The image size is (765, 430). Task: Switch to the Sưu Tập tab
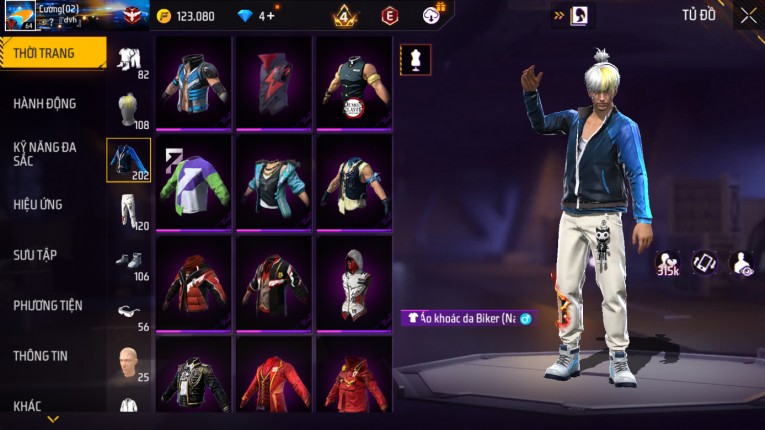pyautogui.click(x=35, y=255)
